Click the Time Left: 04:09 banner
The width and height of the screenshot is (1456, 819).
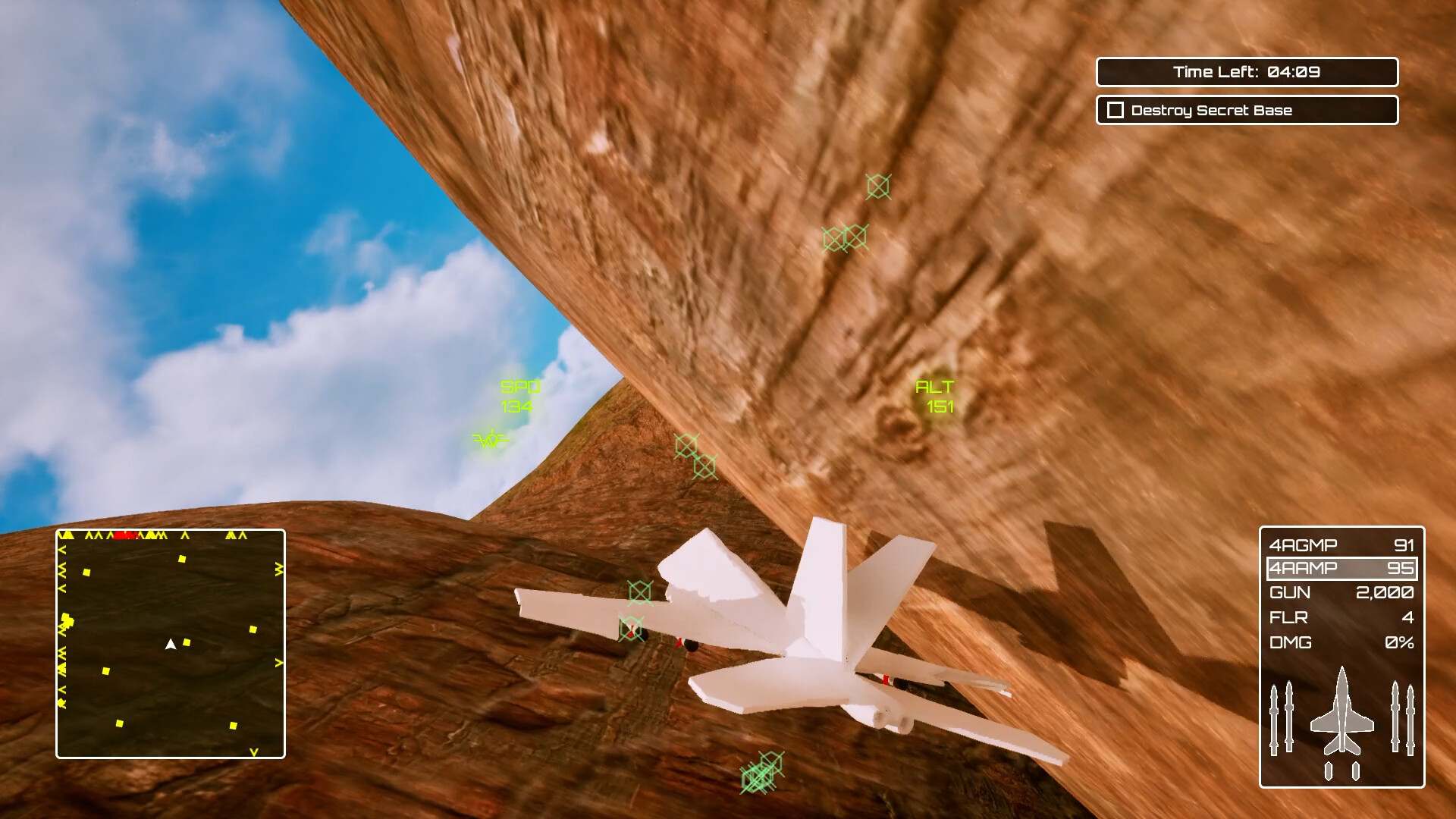tap(1247, 72)
